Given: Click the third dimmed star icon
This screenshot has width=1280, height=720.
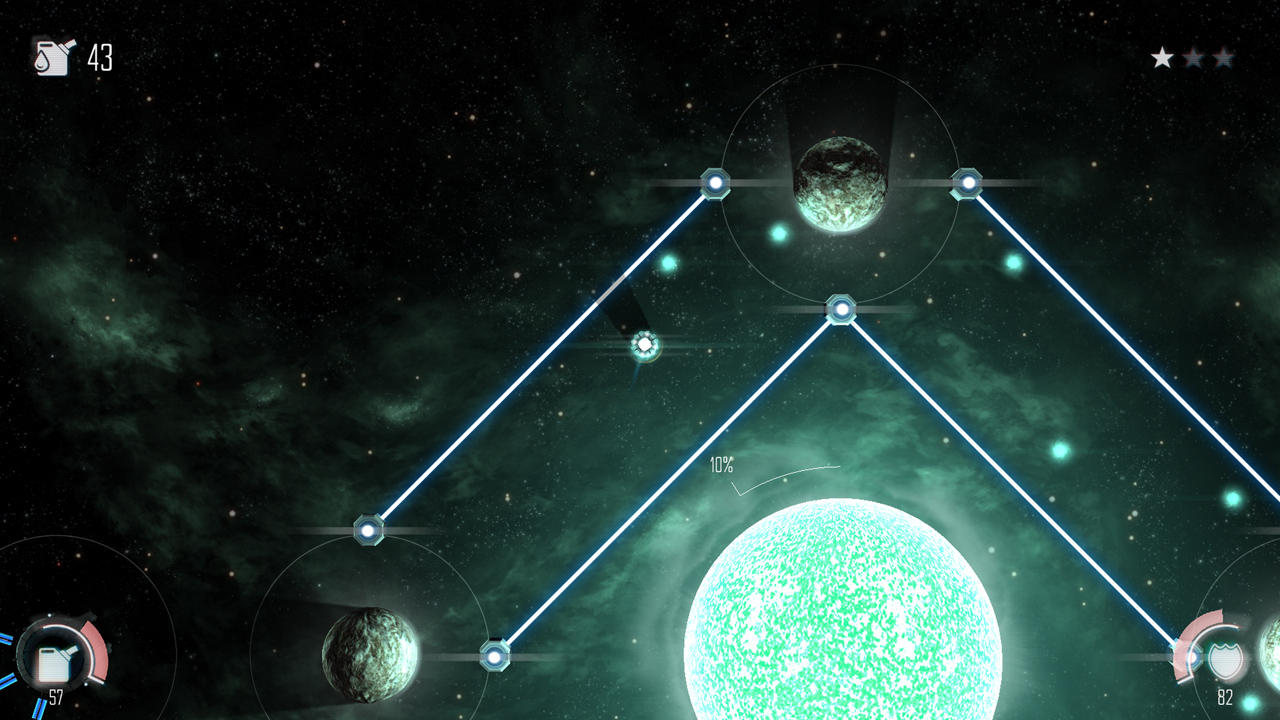Looking at the screenshot, I should 1224,57.
